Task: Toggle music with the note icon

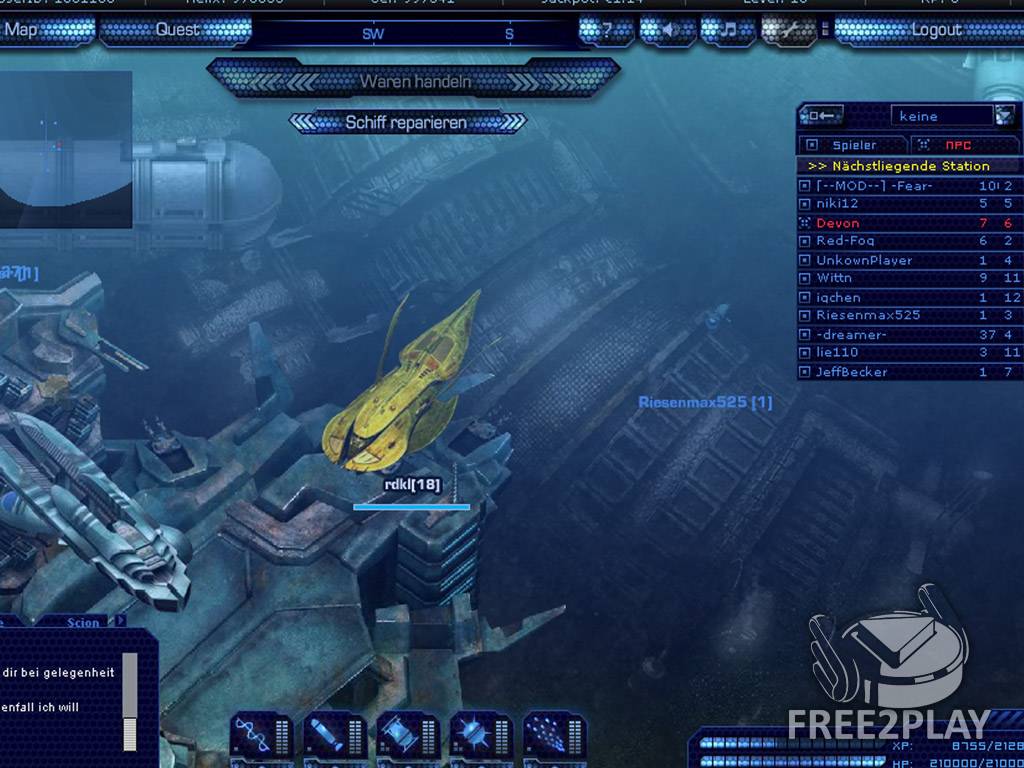Action: pyautogui.click(x=727, y=30)
